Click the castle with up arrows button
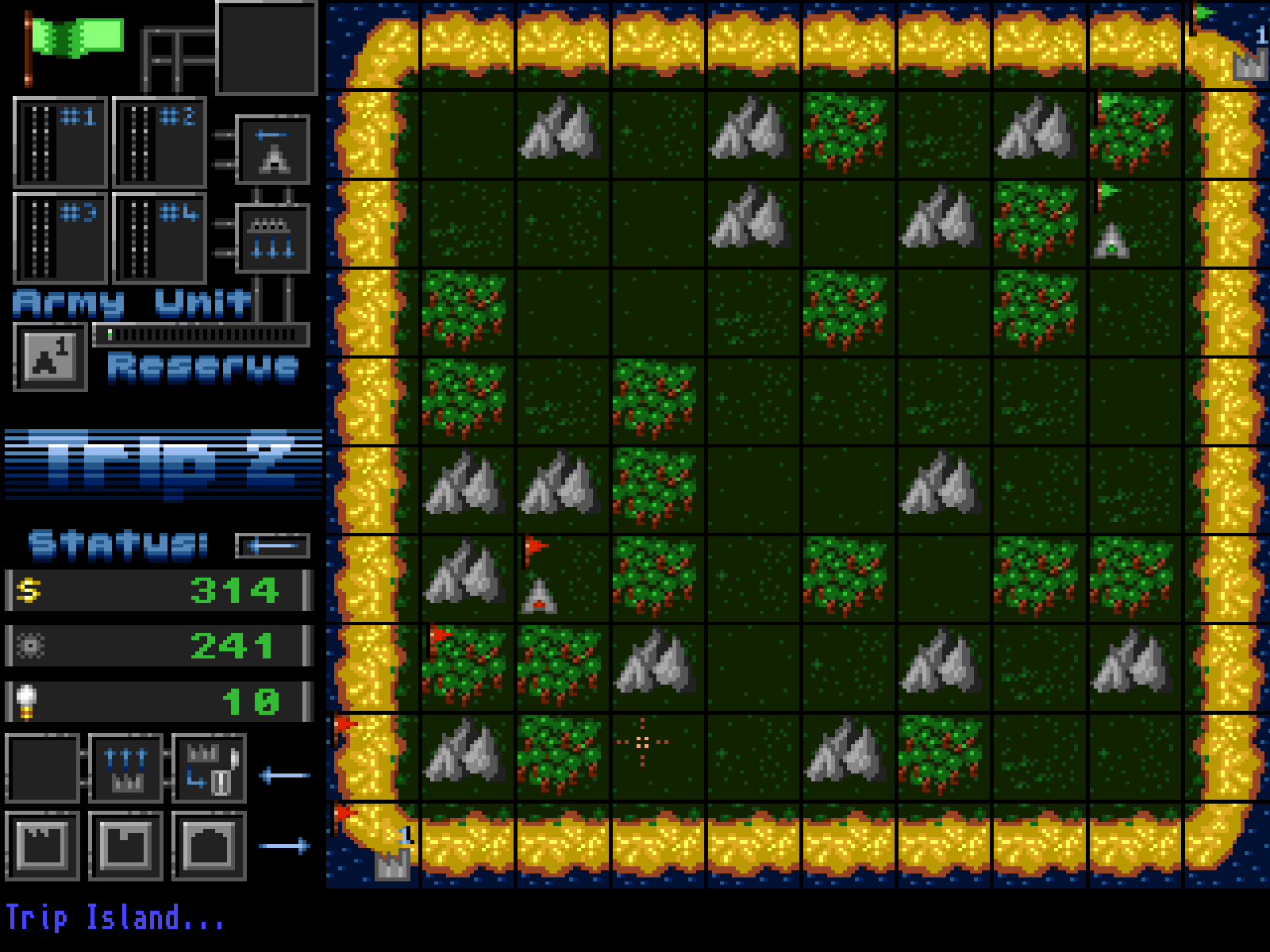The height and width of the screenshot is (952, 1270). coord(125,769)
